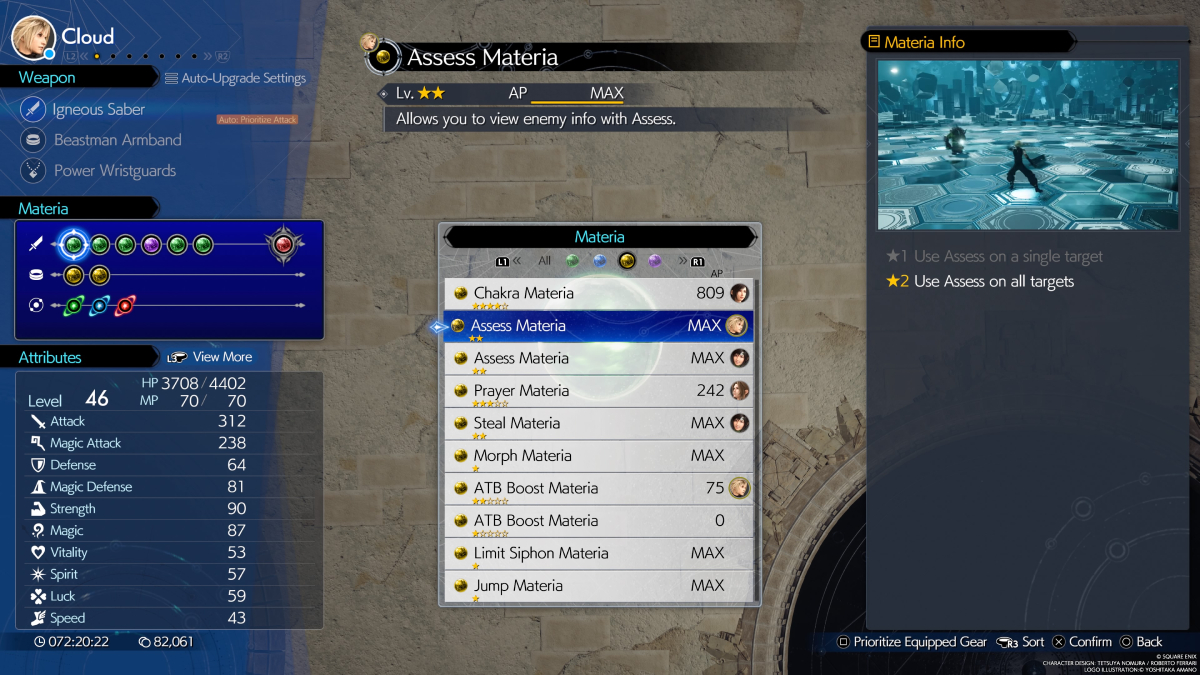The image size is (1200, 675).
Task: Pick the Steal Materia row
Action: point(598,424)
